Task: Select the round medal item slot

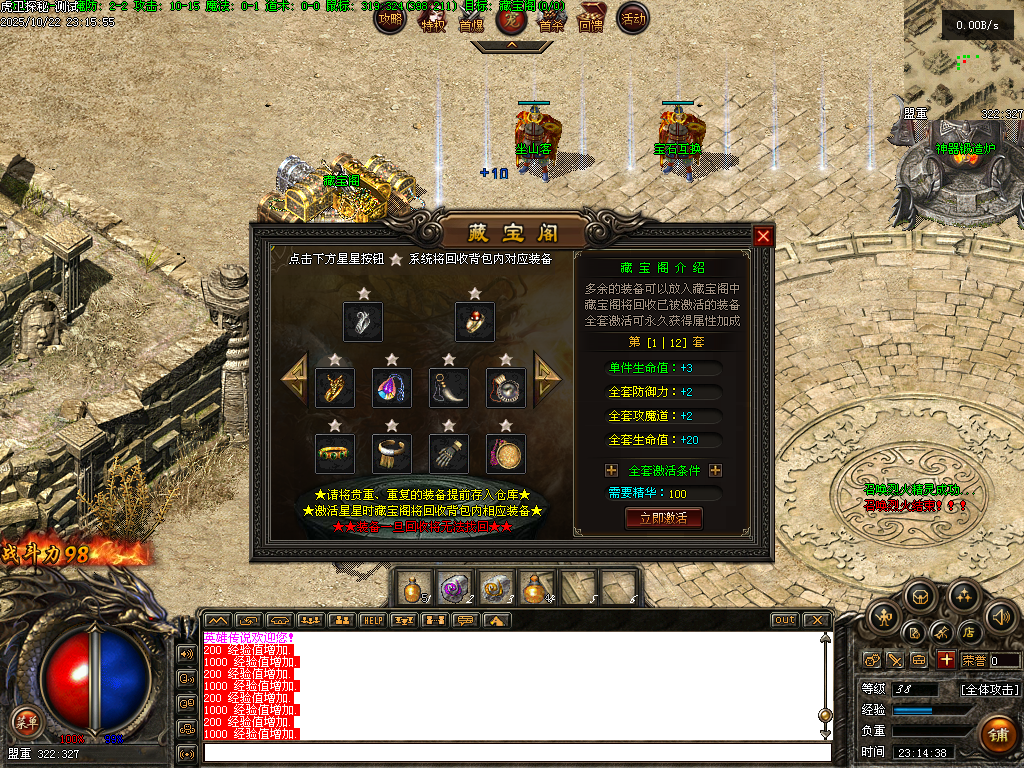Action: coord(505,453)
